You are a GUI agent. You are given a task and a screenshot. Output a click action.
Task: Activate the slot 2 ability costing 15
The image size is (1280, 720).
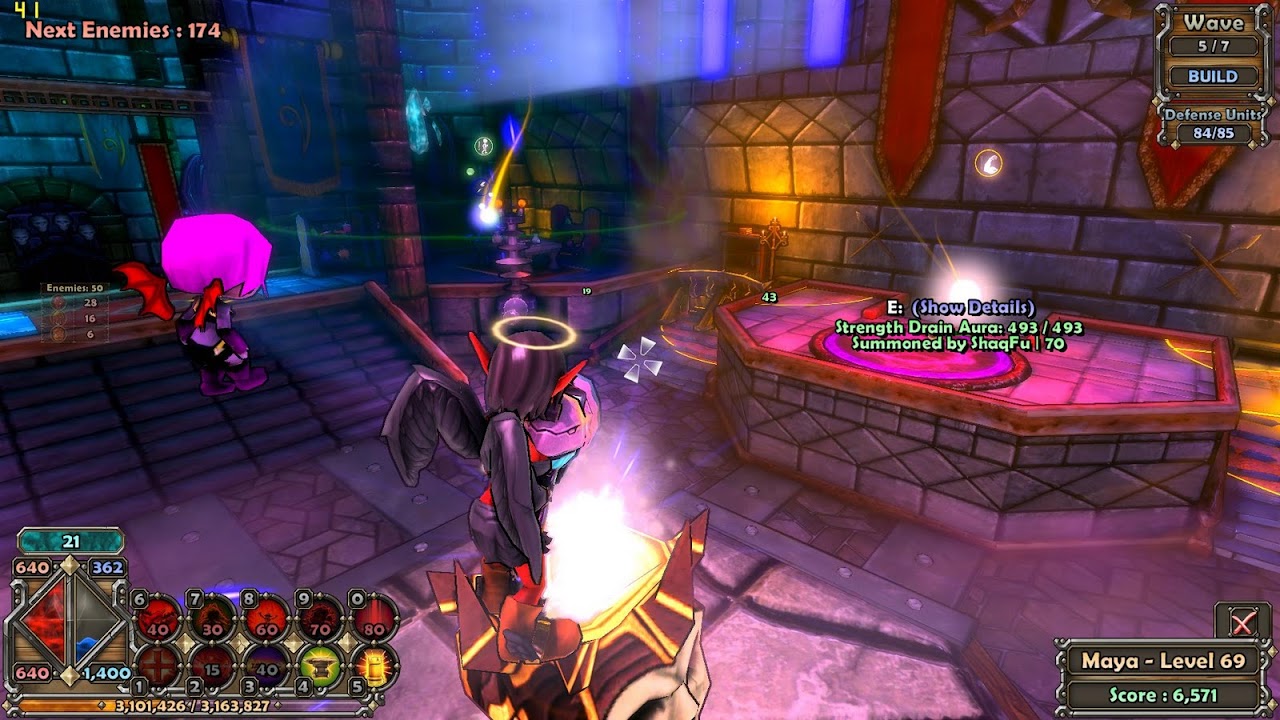(212, 667)
